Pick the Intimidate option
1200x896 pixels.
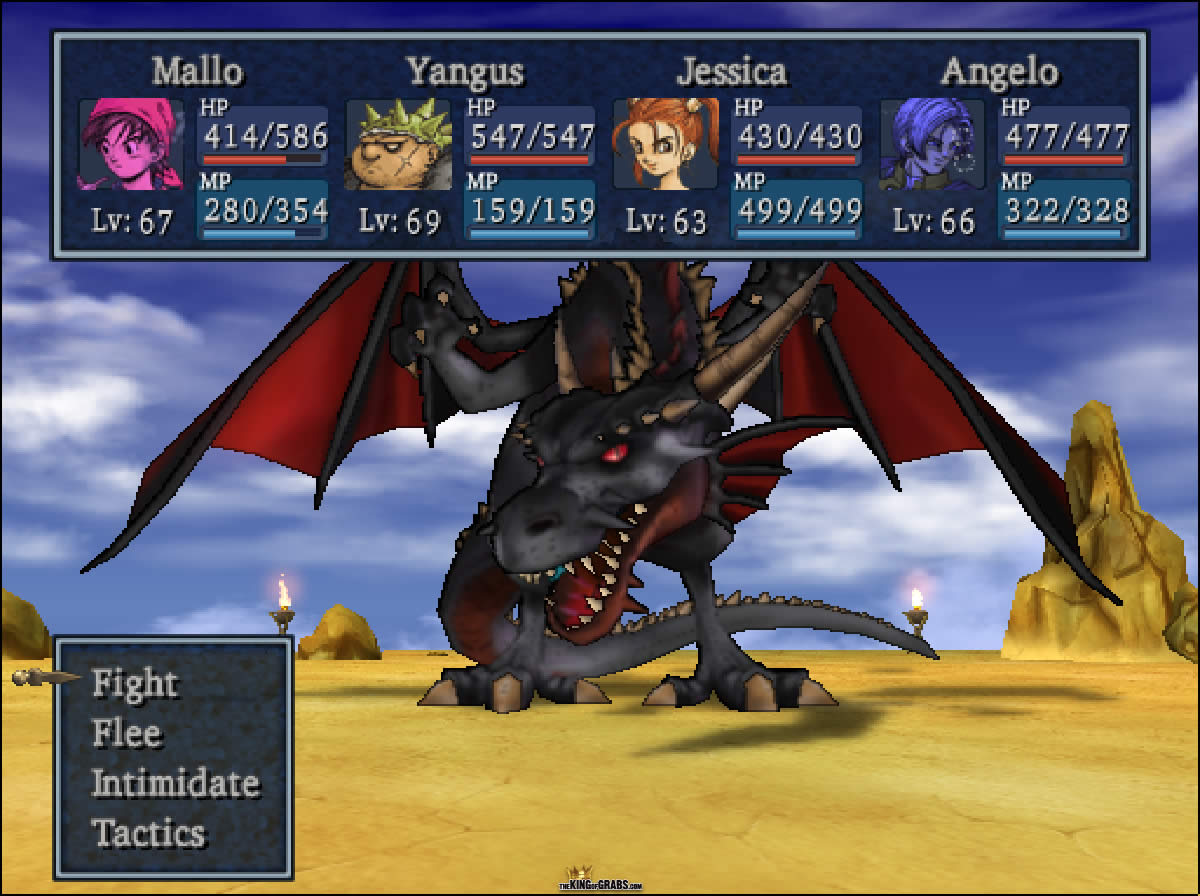click(175, 783)
